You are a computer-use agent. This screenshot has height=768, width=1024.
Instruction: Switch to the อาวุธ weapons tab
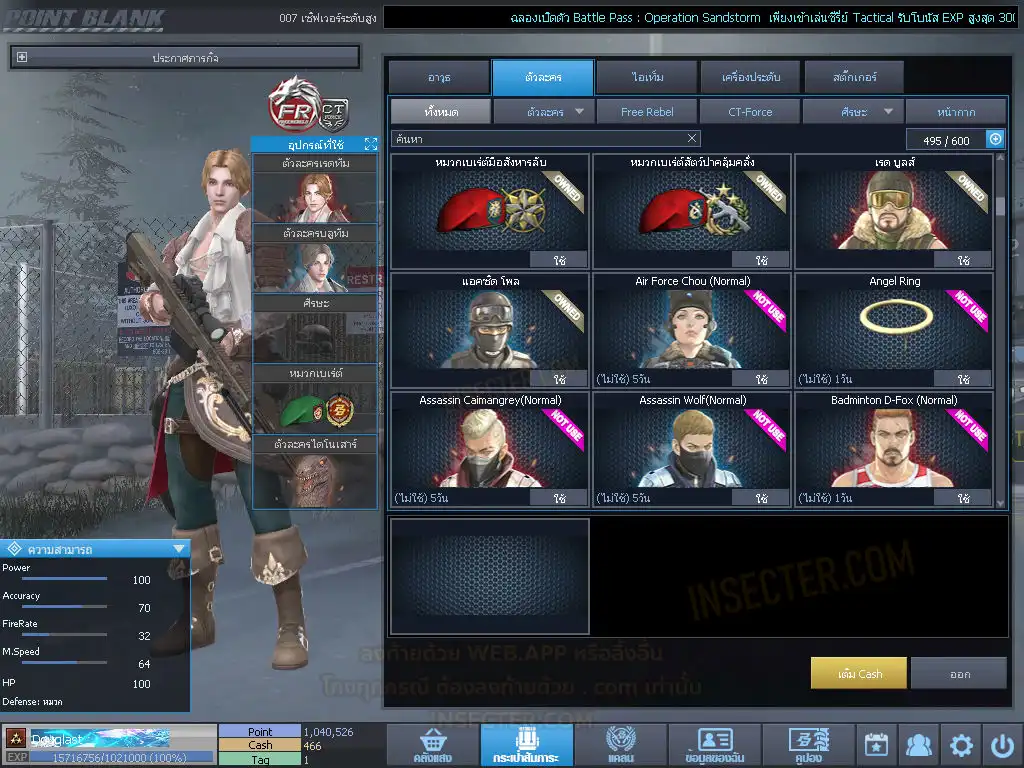point(438,77)
